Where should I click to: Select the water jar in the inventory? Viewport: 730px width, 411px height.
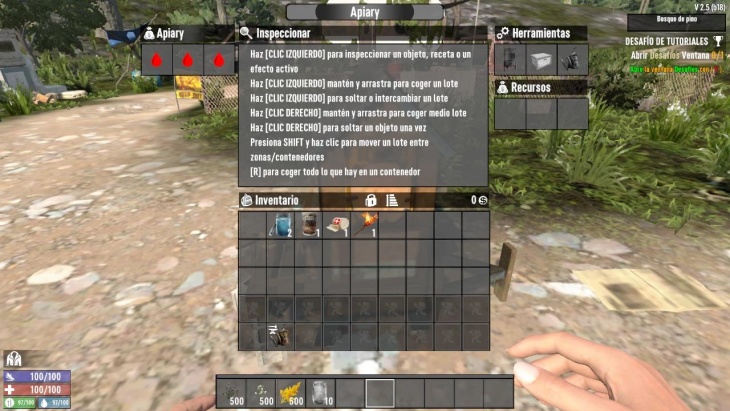(281, 226)
